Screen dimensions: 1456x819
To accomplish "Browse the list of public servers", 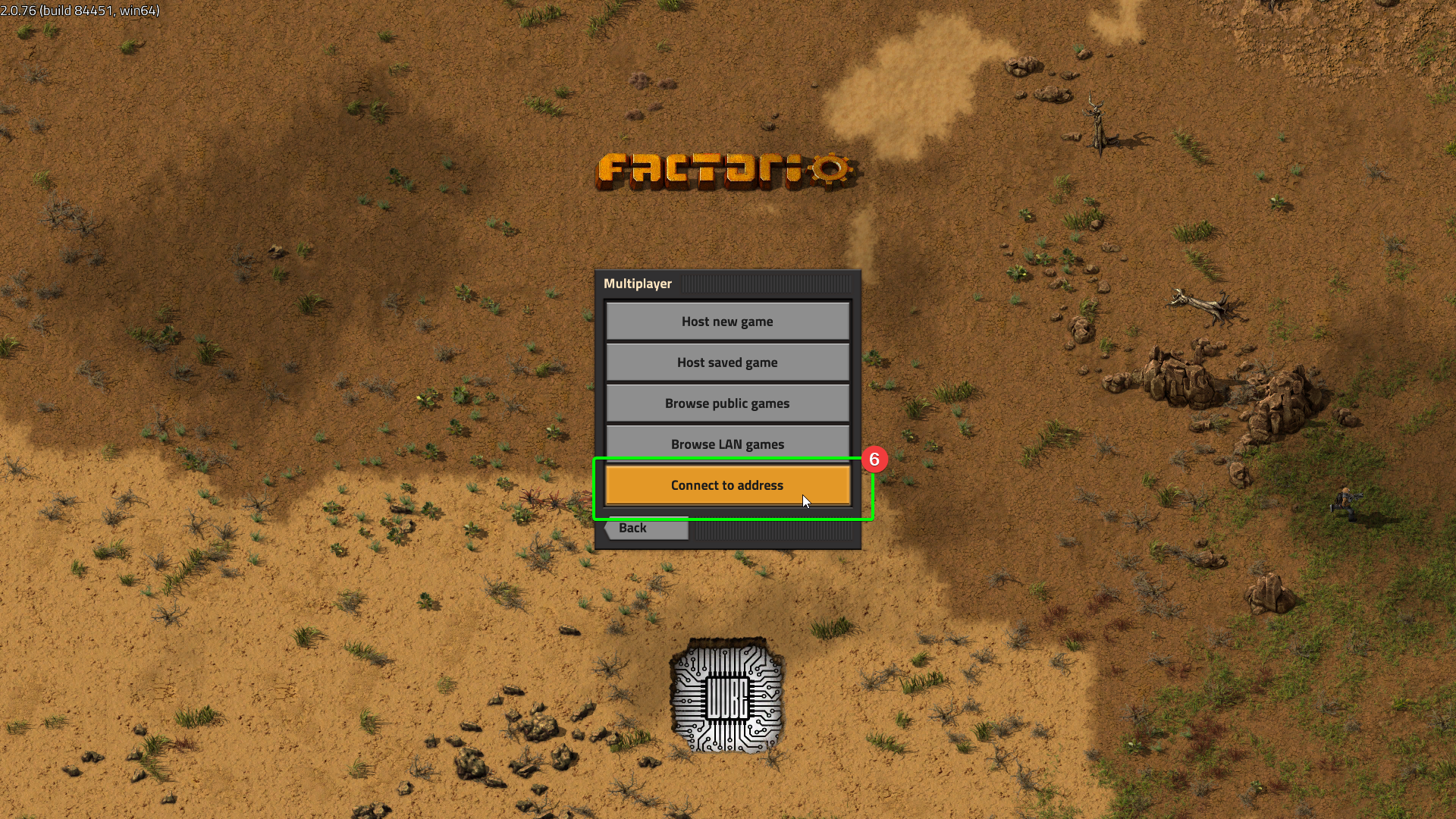I will (x=727, y=403).
